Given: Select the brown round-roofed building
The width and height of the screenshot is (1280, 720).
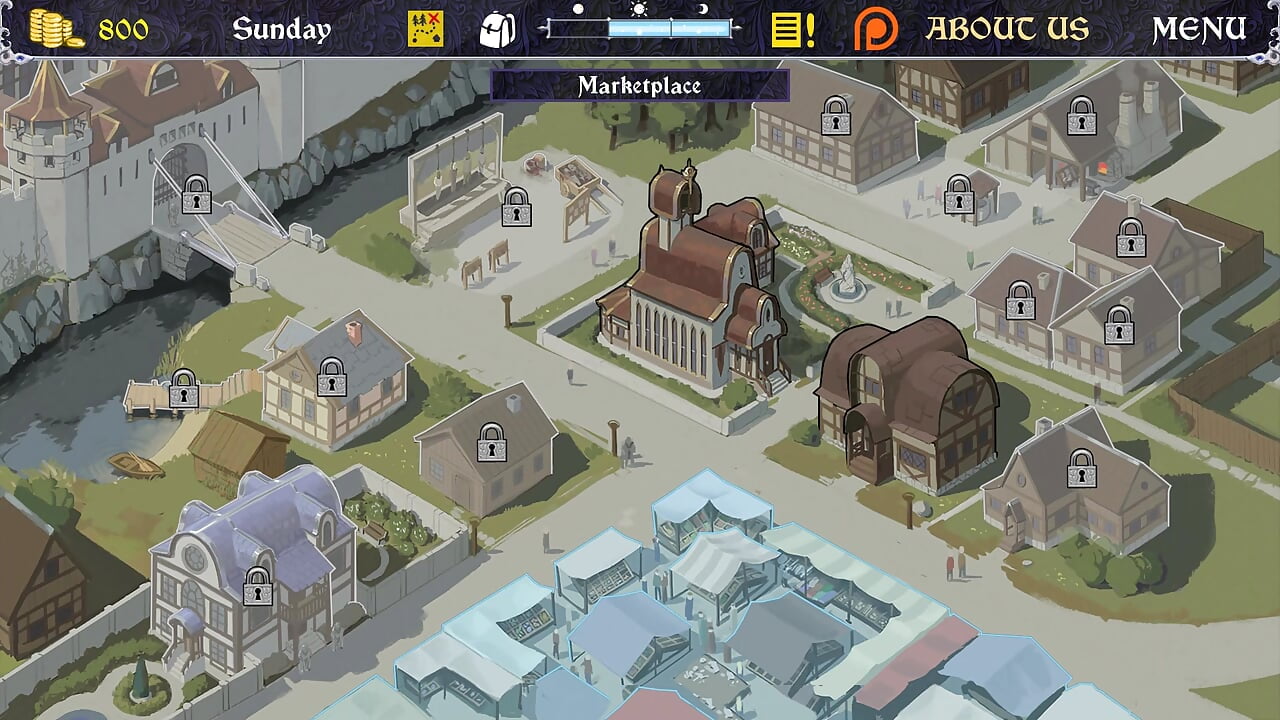Looking at the screenshot, I should coord(905,400).
